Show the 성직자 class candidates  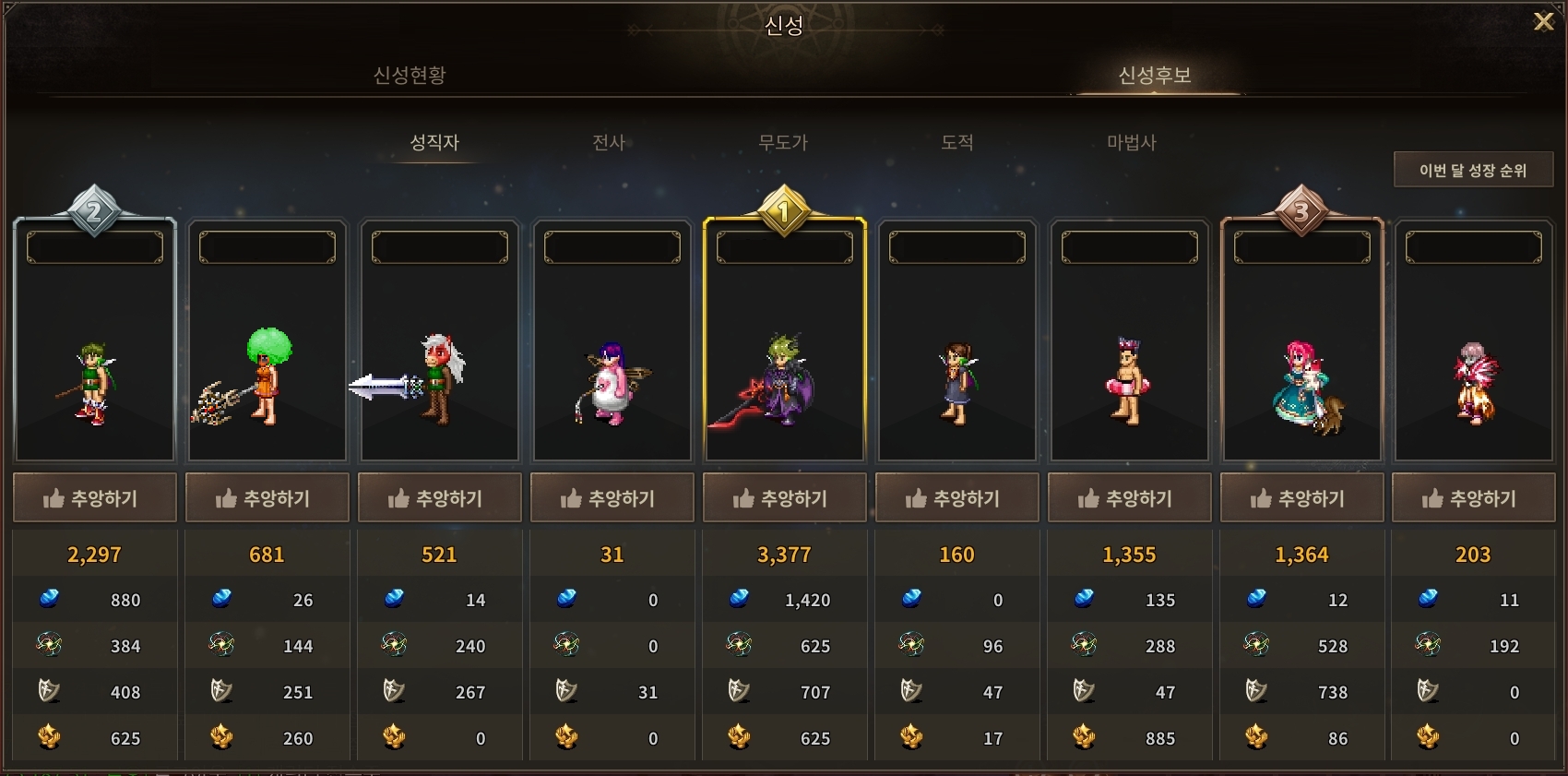click(x=434, y=142)
